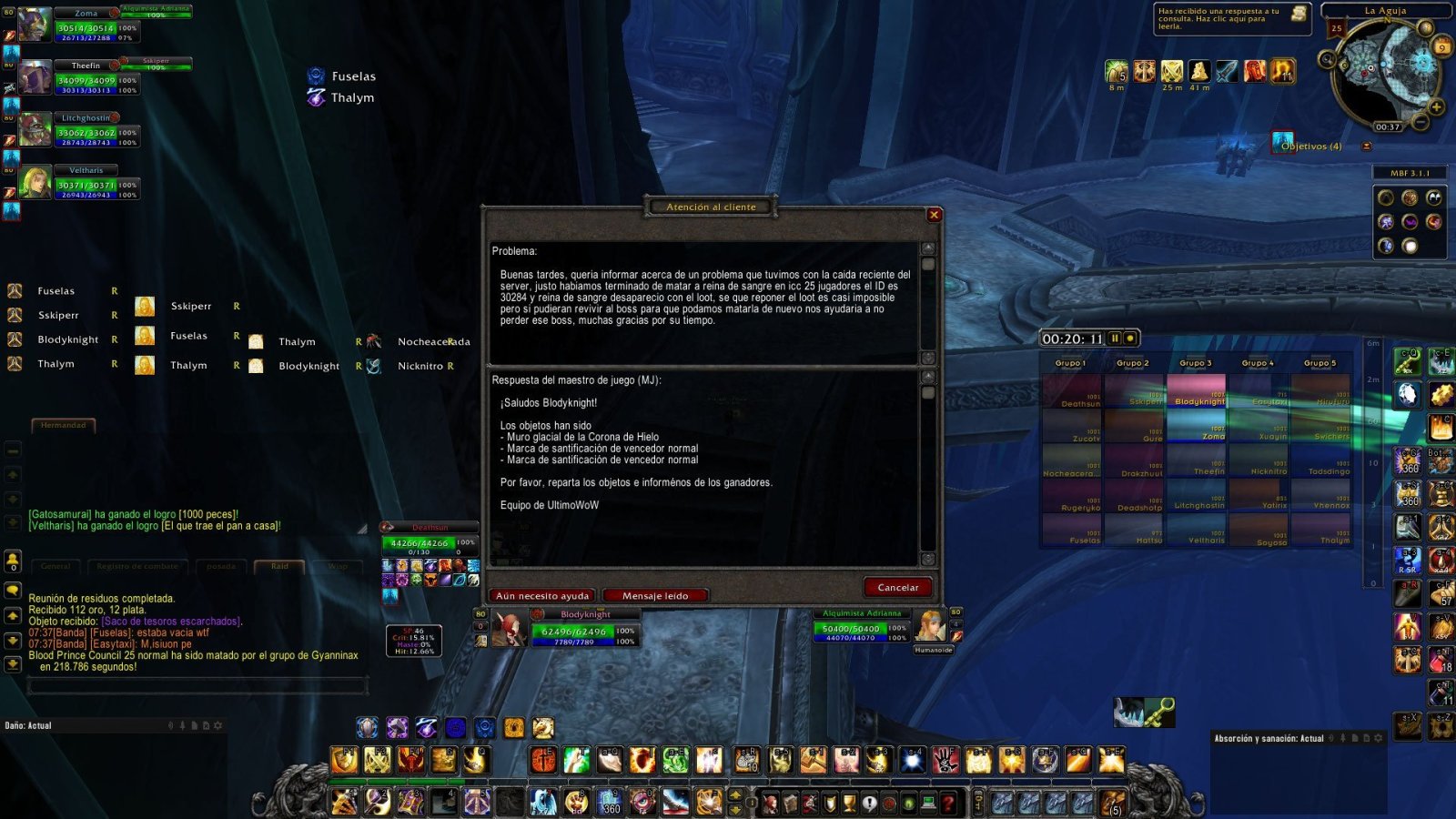Viewport: 1456px width, 819px height.
Task: Switch to the General chat tab
Action: (x=55, y=566)
